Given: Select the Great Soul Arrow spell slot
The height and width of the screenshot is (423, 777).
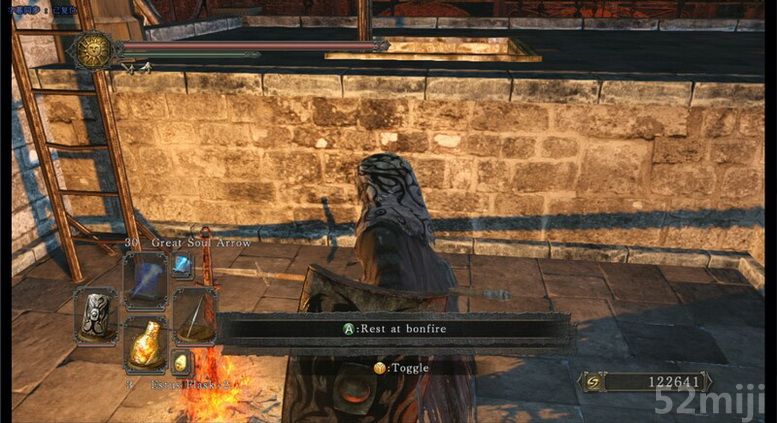Looking at the screenshot, I should click(x=145, y=278).
